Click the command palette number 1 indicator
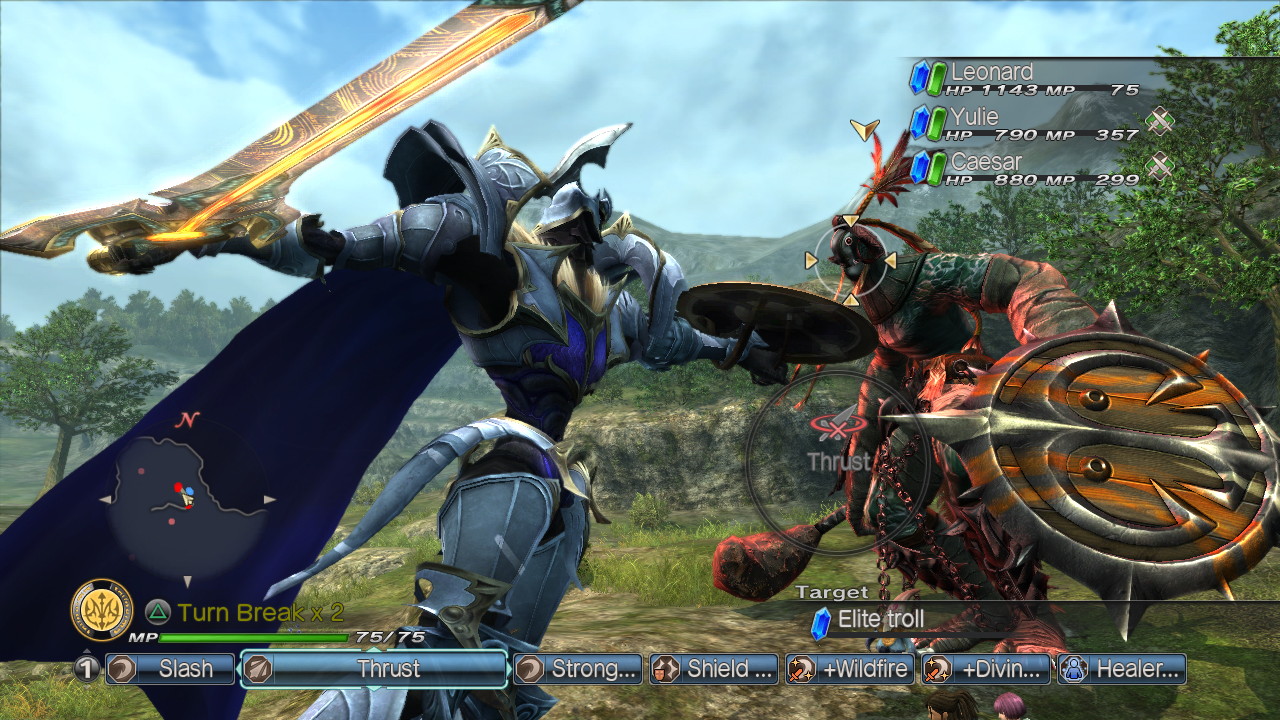 tap(86, 669)
